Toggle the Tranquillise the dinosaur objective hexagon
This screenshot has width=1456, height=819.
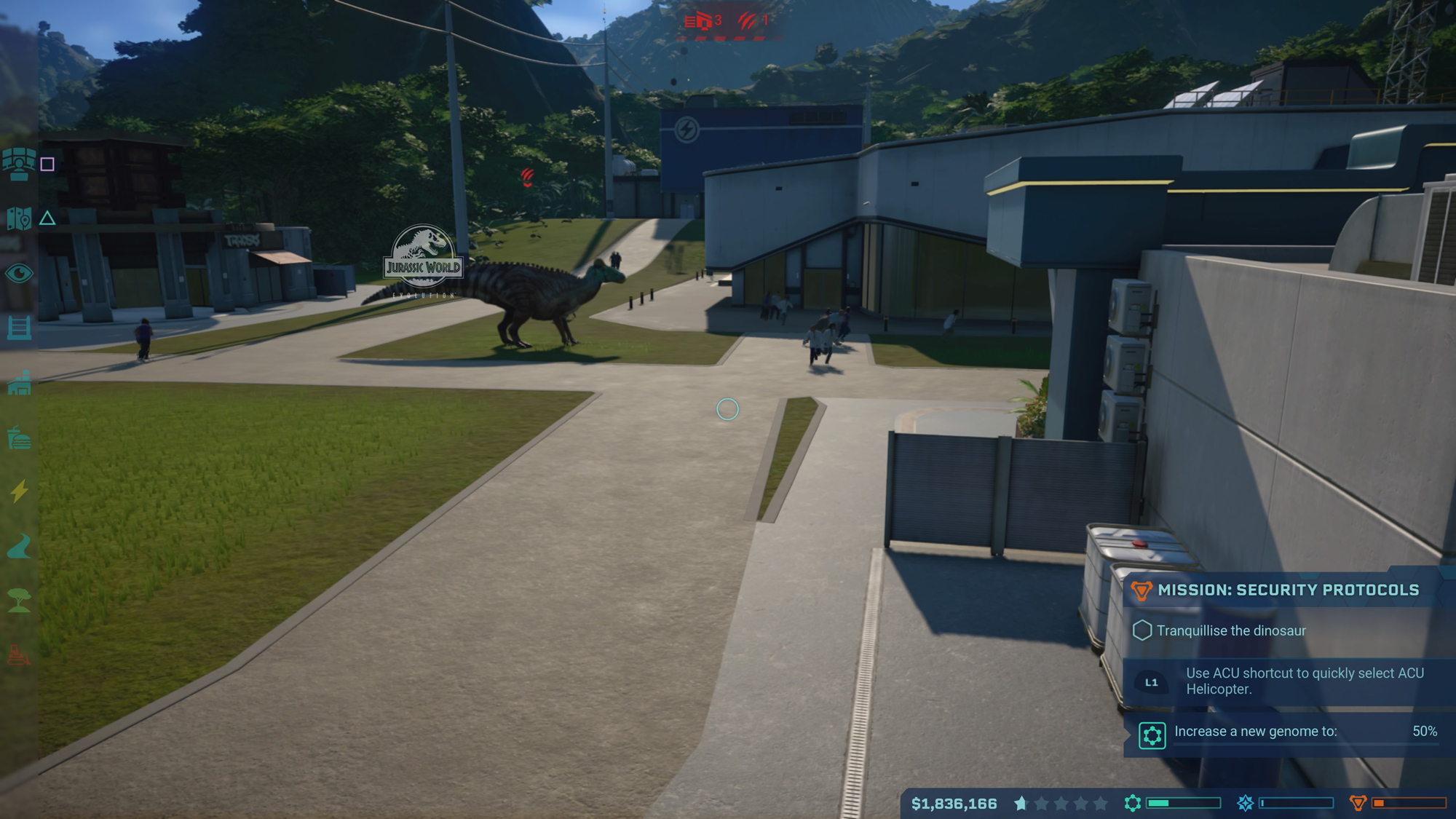[x=1144, y=630]
